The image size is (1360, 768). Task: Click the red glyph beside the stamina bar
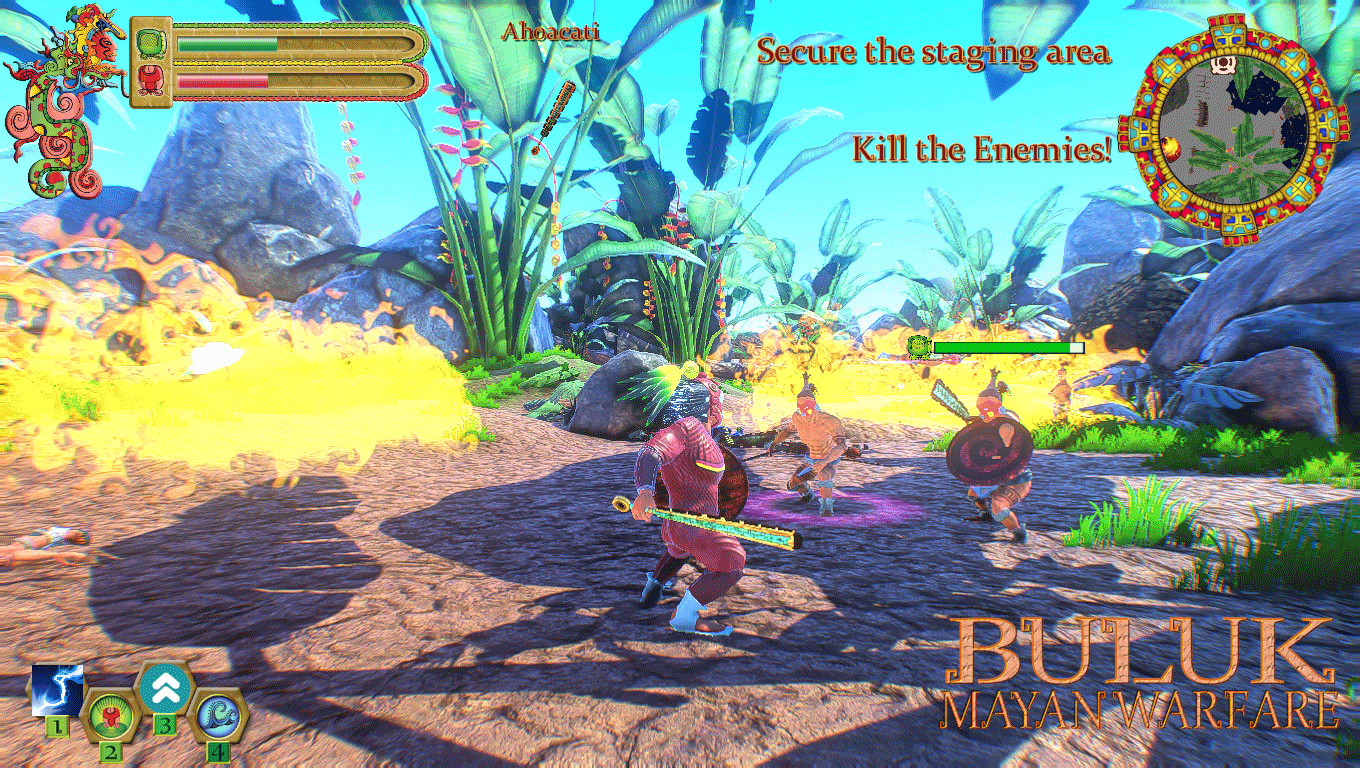pyautogui.click(x=150, y=80)
